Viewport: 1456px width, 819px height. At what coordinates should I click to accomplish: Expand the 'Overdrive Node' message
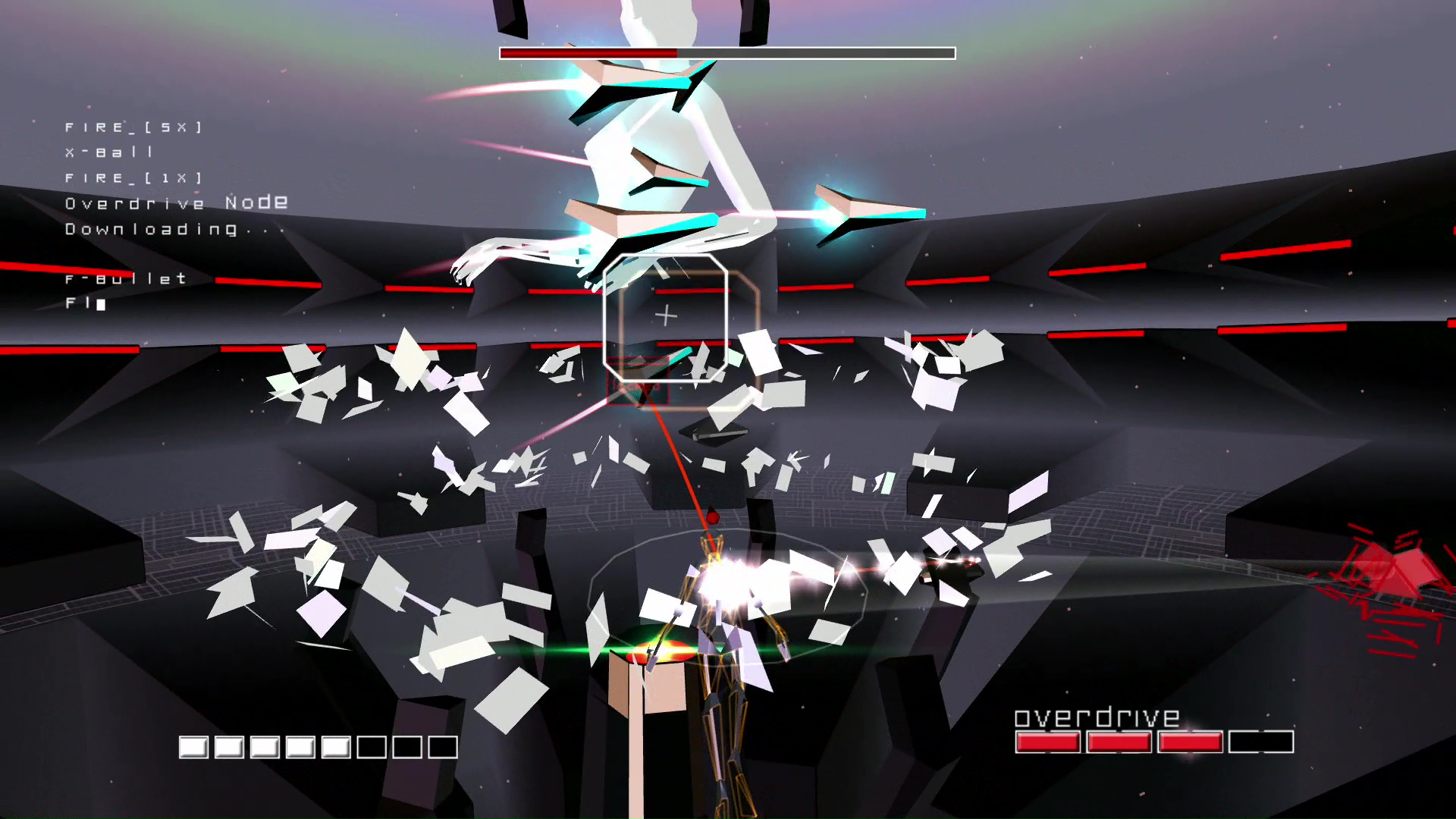(176, 202)
